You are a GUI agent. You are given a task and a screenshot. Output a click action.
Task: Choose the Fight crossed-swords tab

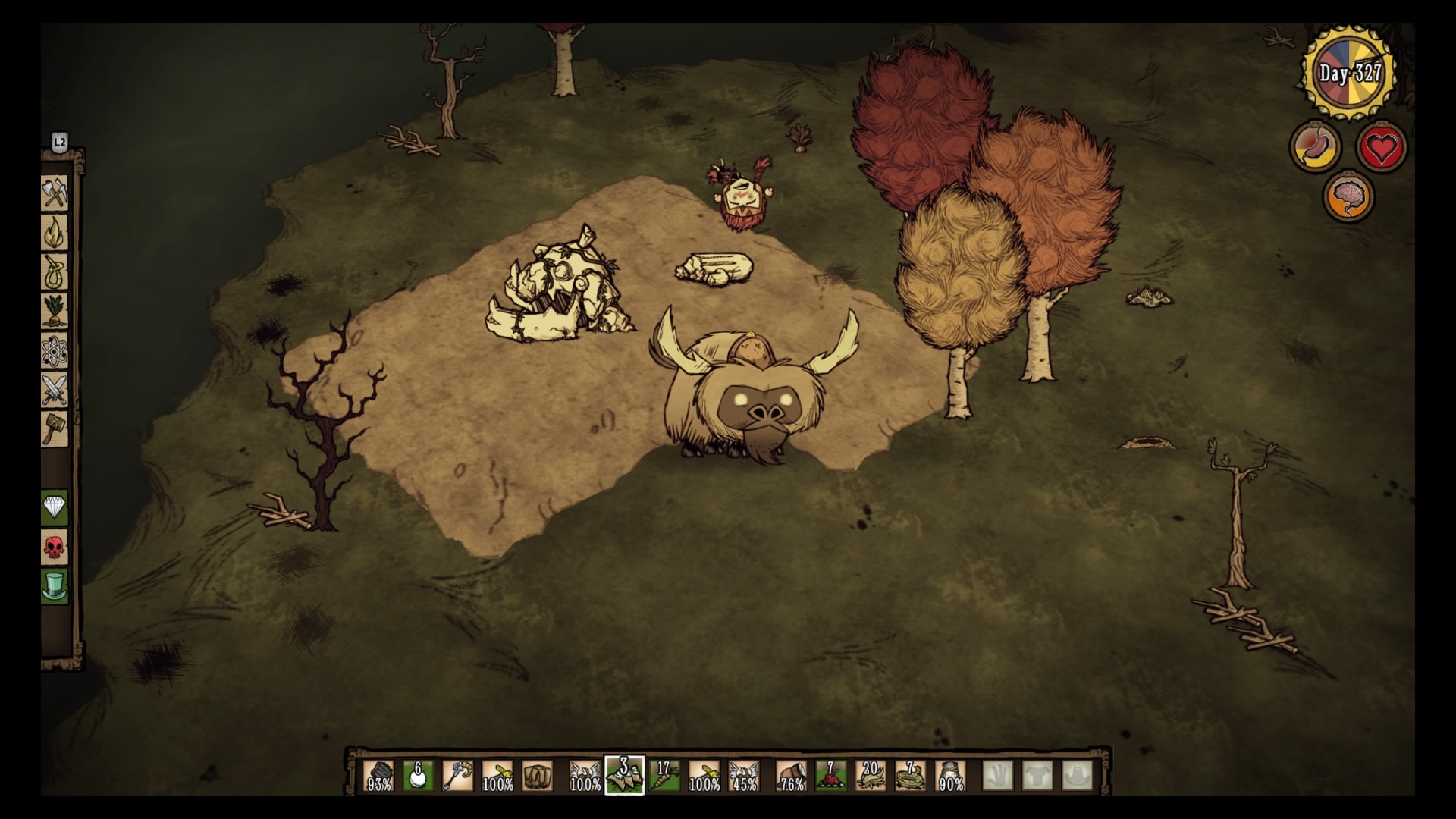[55, 390]
